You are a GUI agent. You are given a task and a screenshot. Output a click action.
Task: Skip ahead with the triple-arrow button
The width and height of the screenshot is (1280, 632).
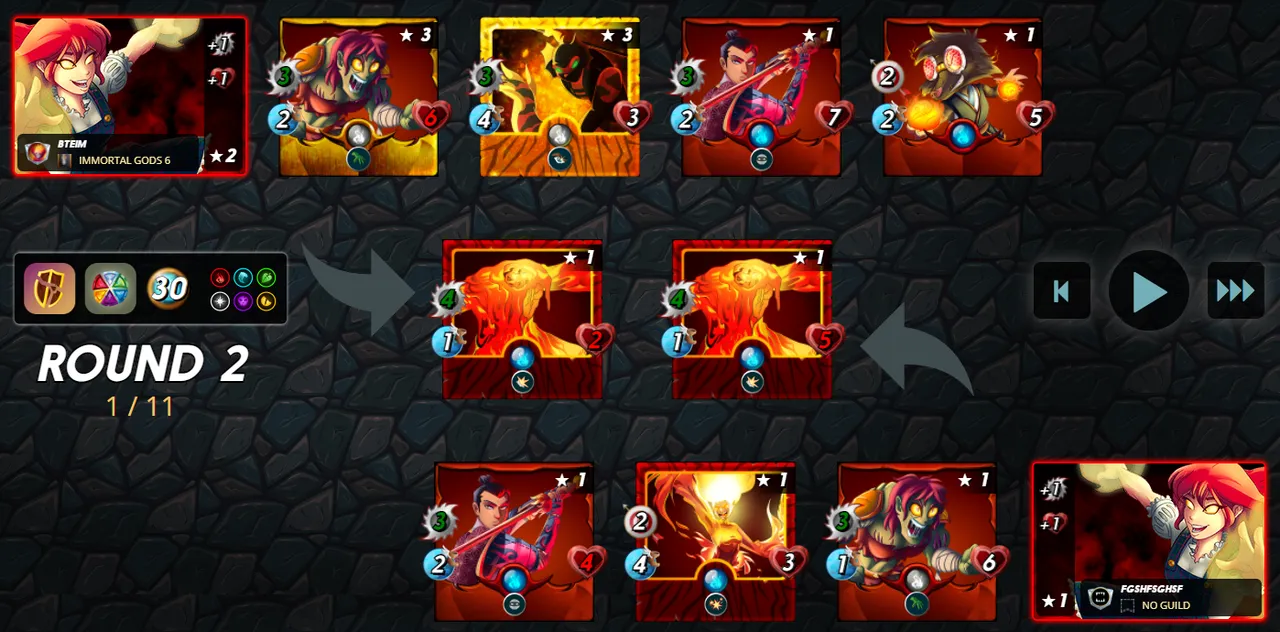pos(1235,291)
